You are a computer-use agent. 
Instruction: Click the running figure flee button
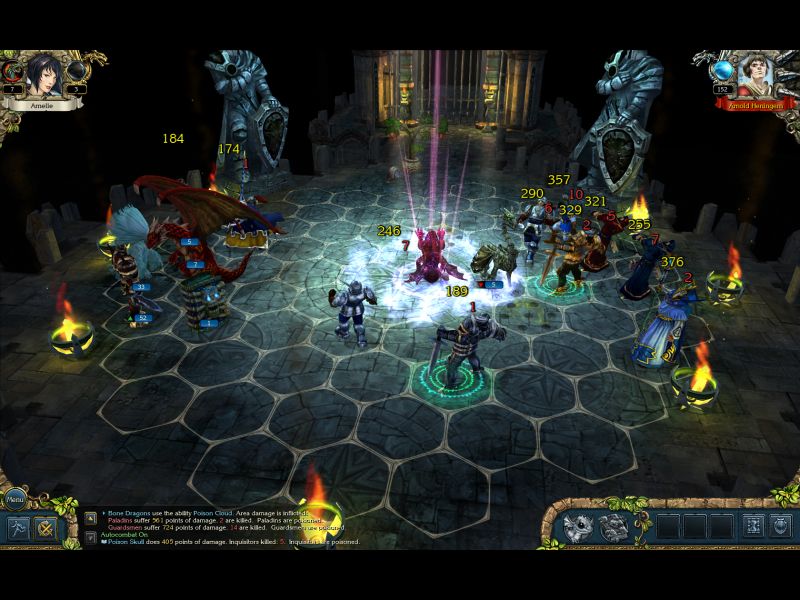click(20, 527)
